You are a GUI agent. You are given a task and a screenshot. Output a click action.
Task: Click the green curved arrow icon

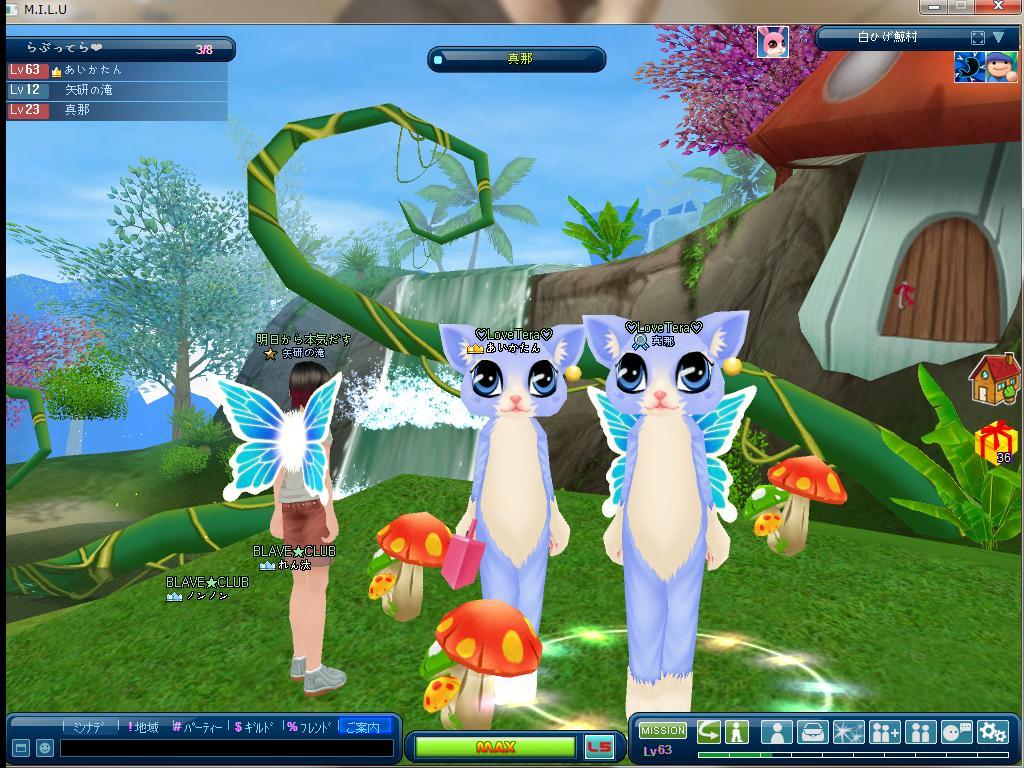pyautogui.click(x=709, y=731)
